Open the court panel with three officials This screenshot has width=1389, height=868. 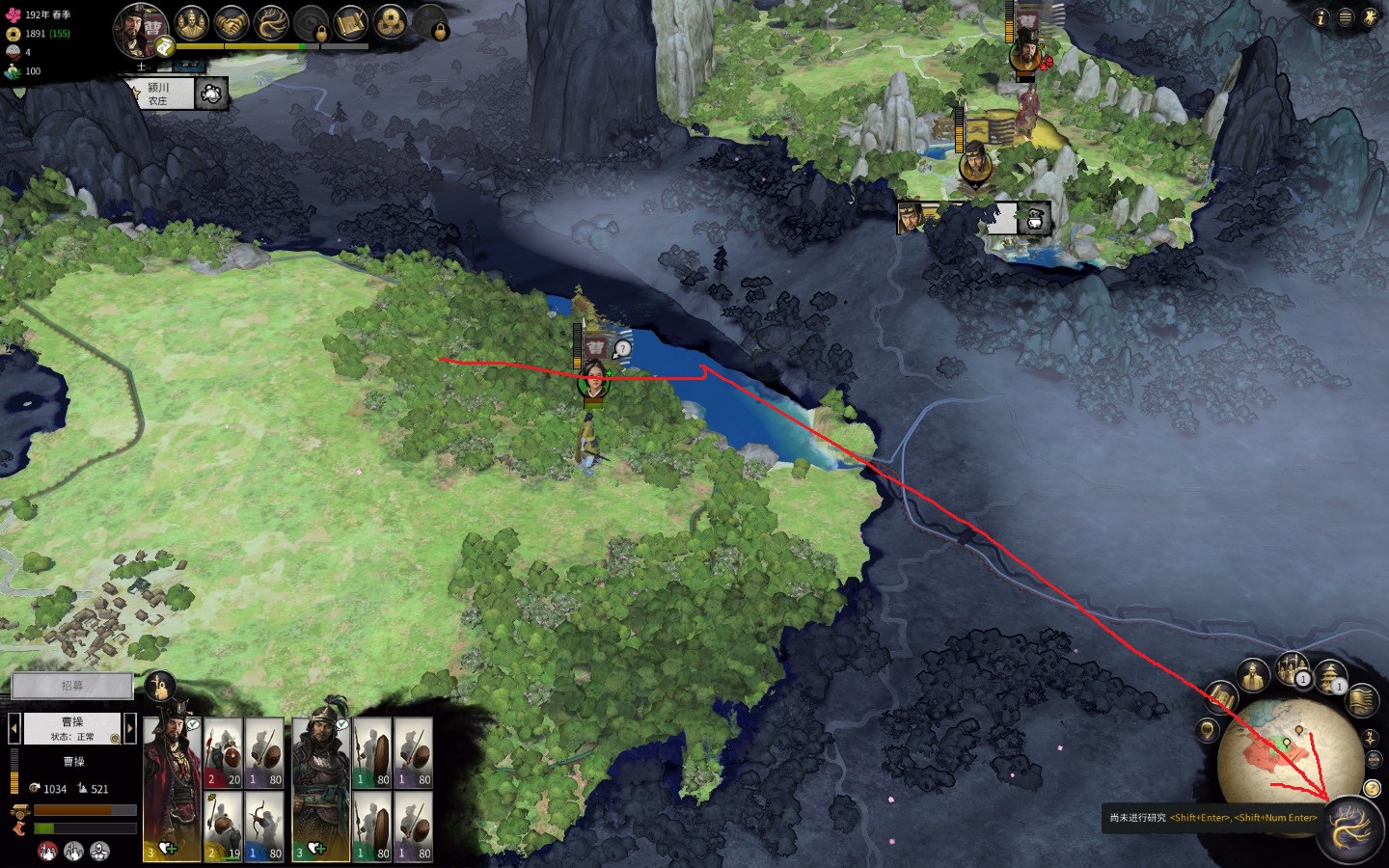click(x=192, y=22)
